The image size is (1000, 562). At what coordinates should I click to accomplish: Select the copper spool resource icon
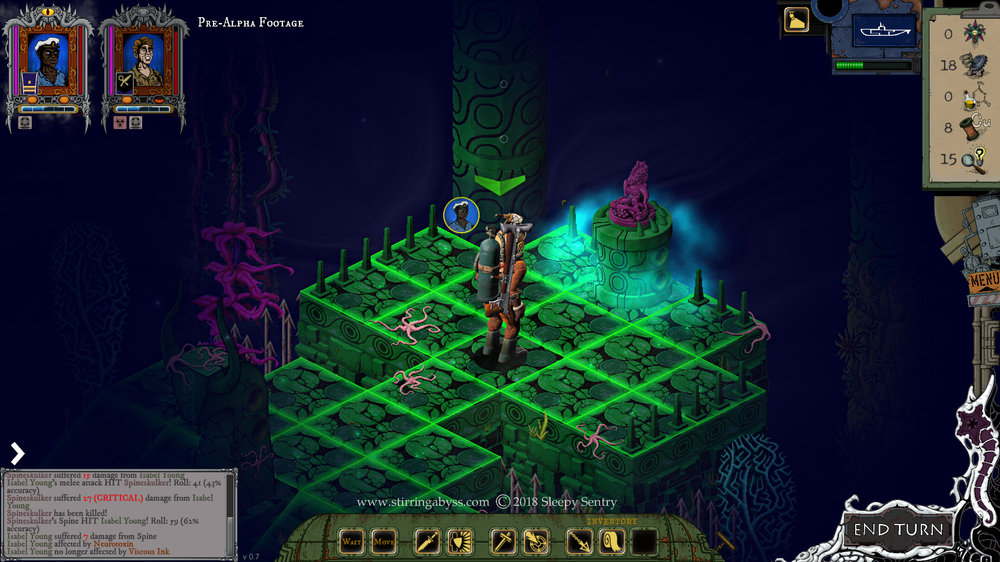point(971,127)
